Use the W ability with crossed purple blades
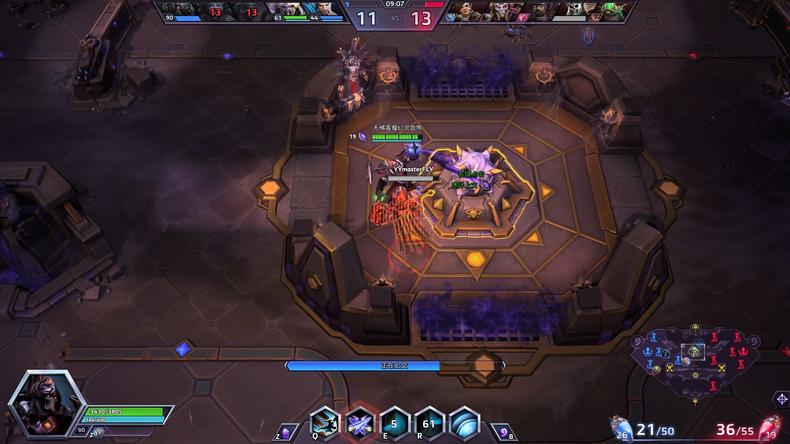The image size is (790, 444). [359, 424]
